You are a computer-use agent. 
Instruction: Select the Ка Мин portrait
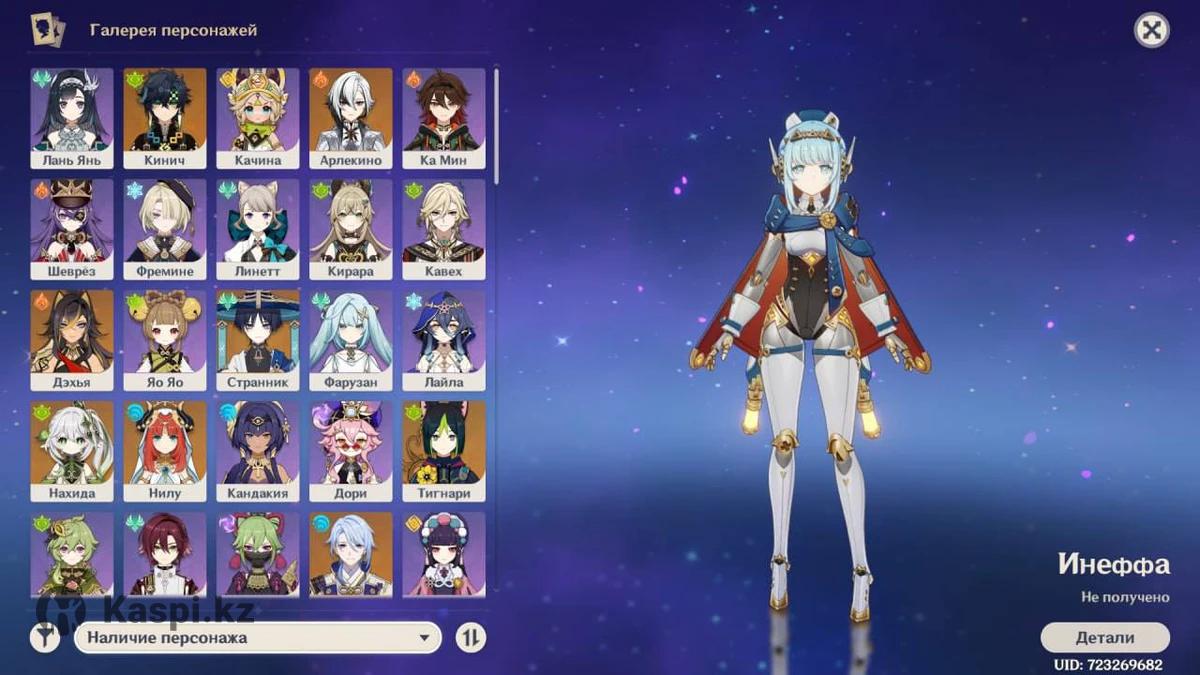pyautogui.click(x=444, y=117)
